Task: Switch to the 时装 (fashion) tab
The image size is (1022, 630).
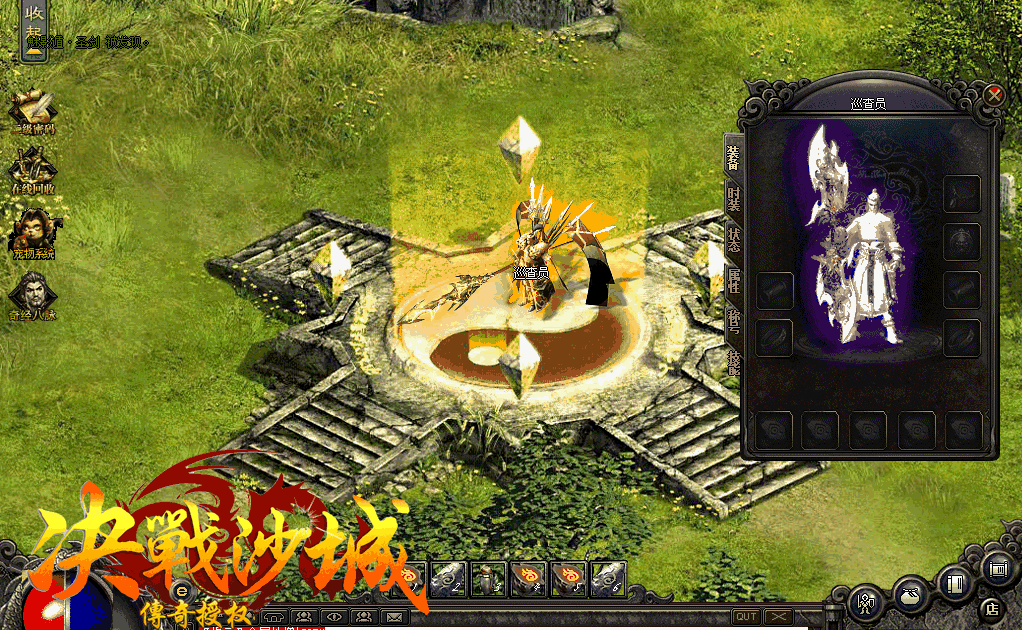Action: [x=734, y=197]
